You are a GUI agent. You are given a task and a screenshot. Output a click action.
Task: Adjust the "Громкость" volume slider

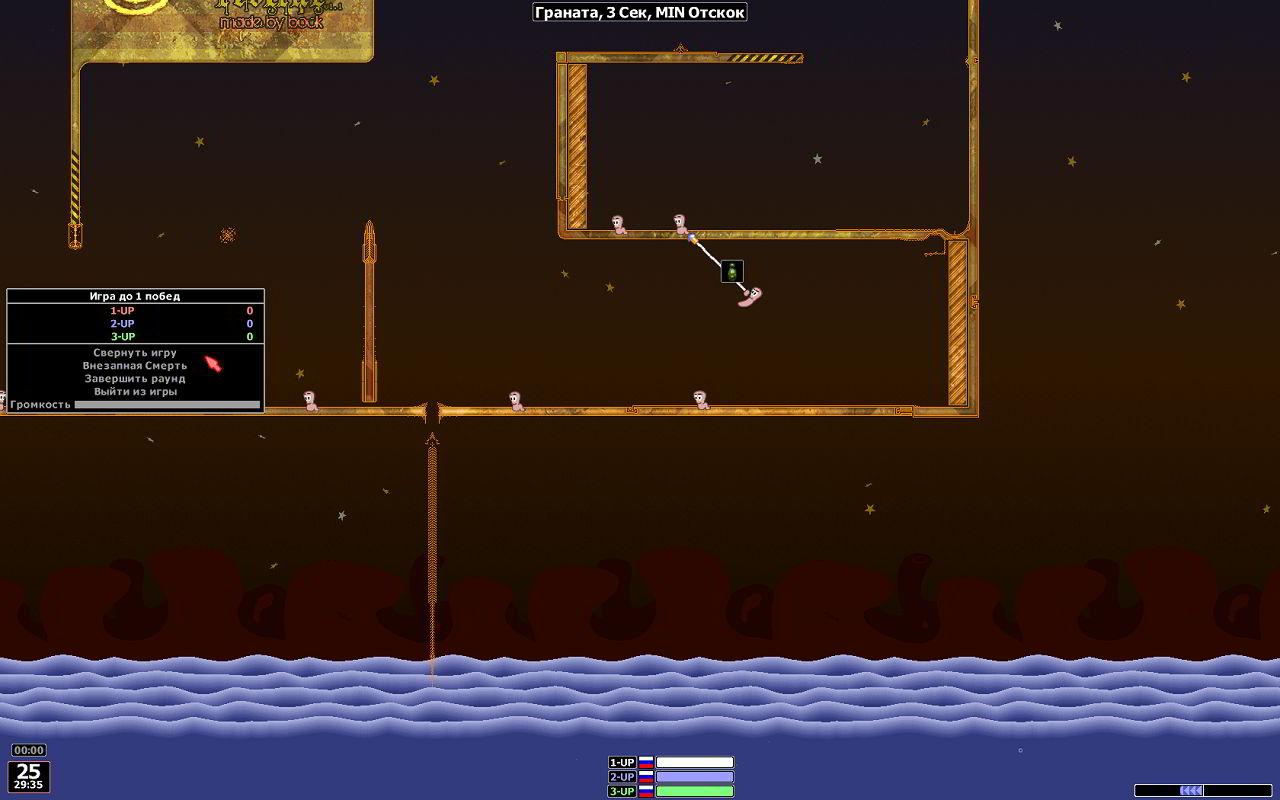(x=166, y=405)
